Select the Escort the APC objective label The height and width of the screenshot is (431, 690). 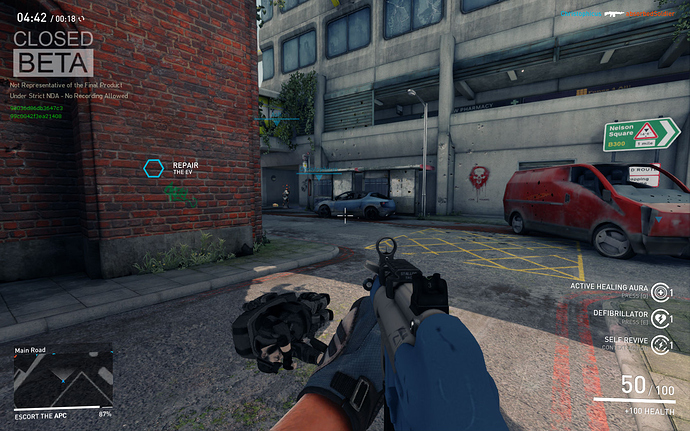click(x=42, y=414)
